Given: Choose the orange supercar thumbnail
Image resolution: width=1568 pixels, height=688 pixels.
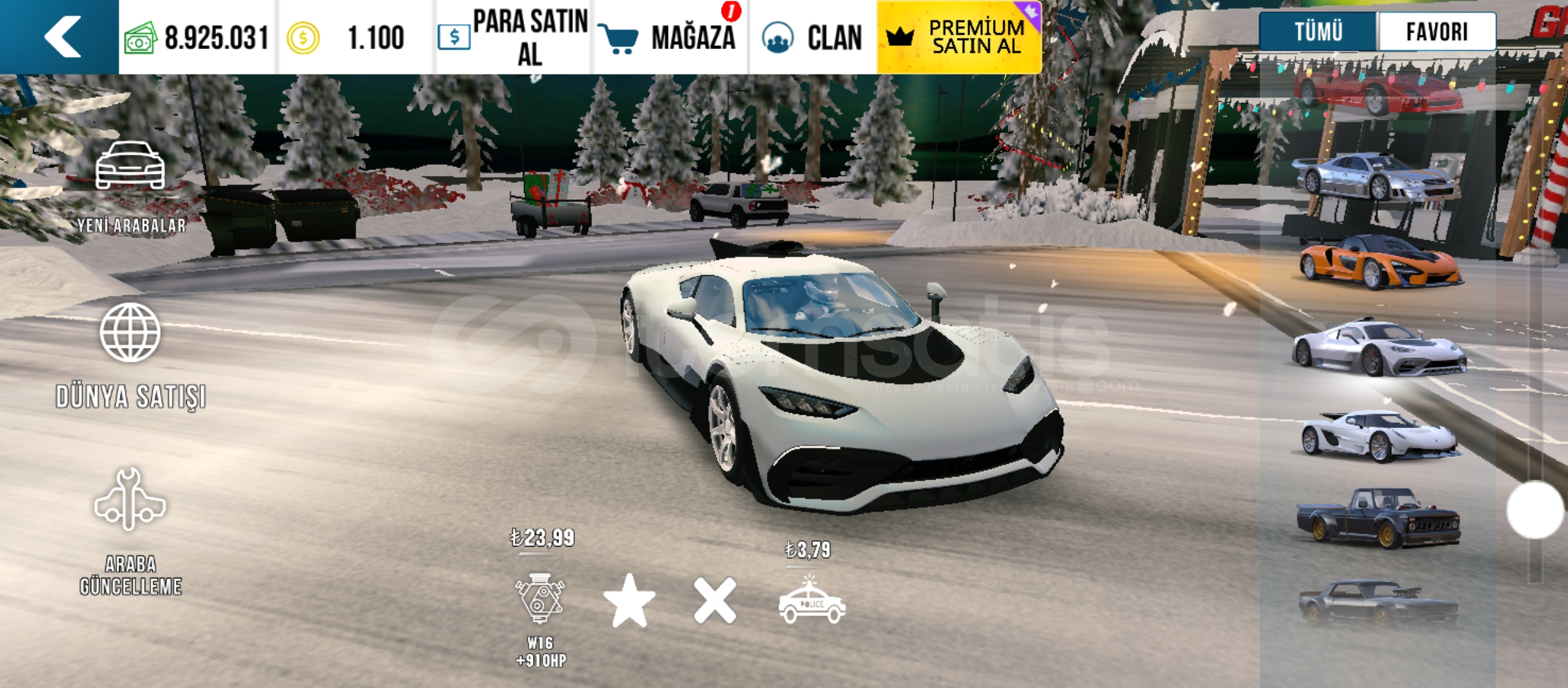Looking at the screenshot, I should [x=1380, y=263].
